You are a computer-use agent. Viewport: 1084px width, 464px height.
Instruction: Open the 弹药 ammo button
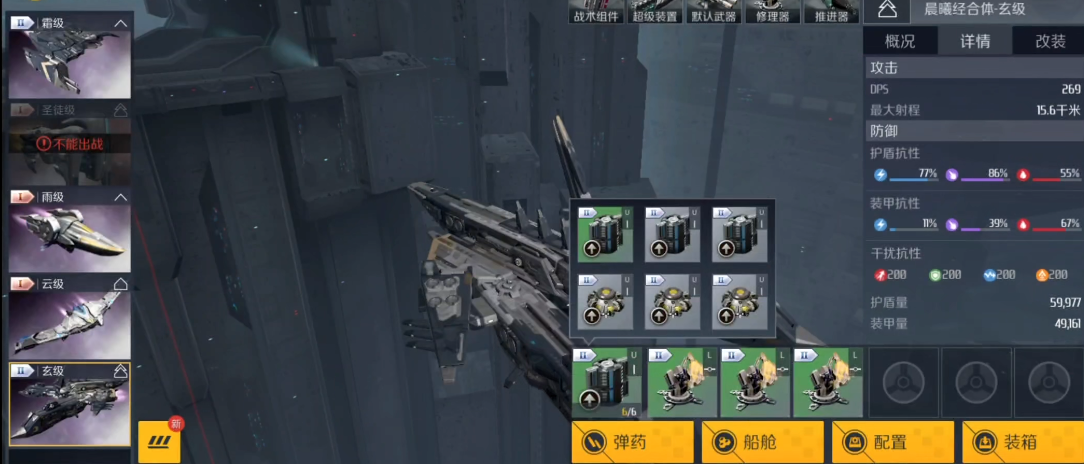coord(632,442)
